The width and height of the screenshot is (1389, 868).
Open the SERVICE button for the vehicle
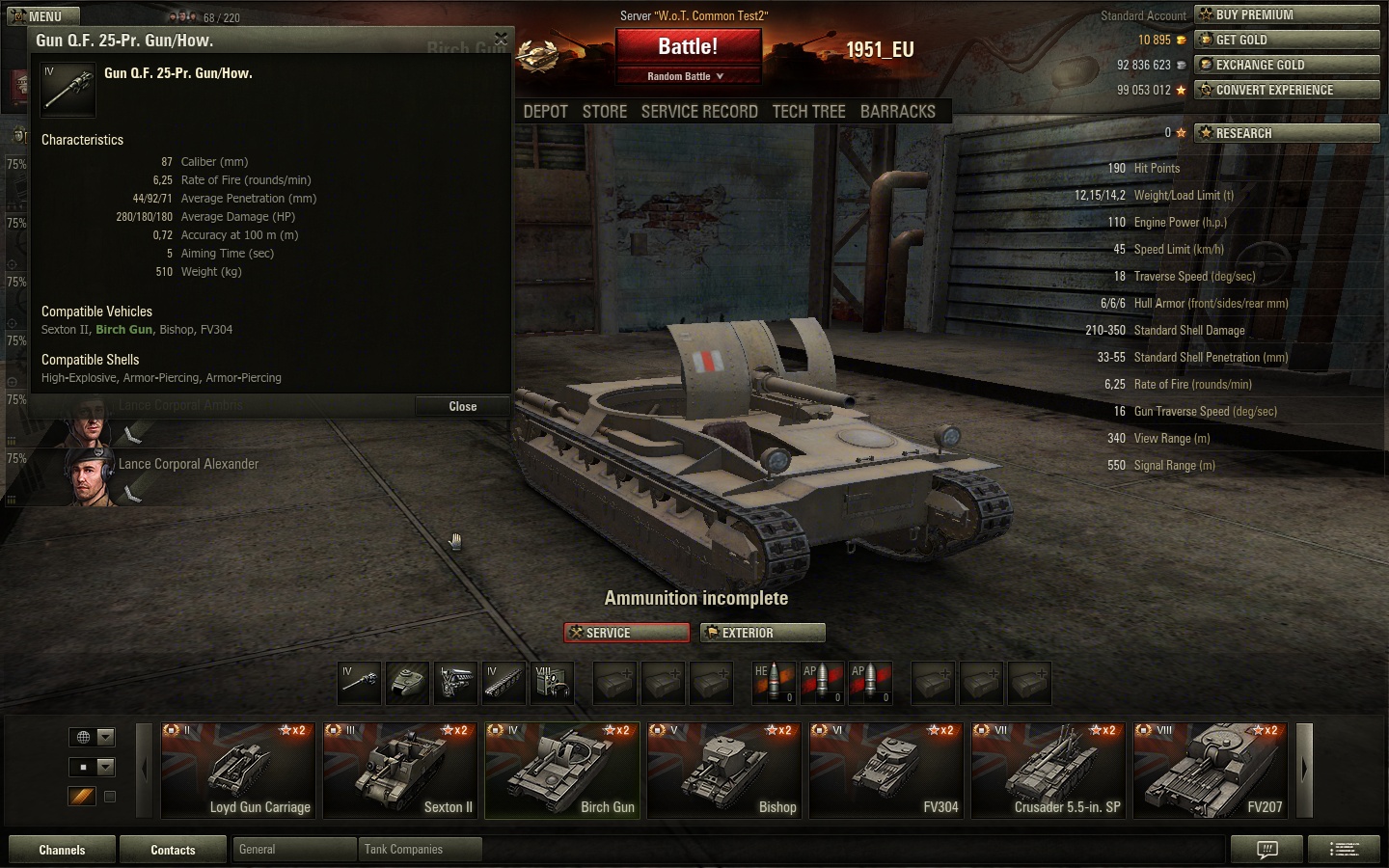[626, 633]
